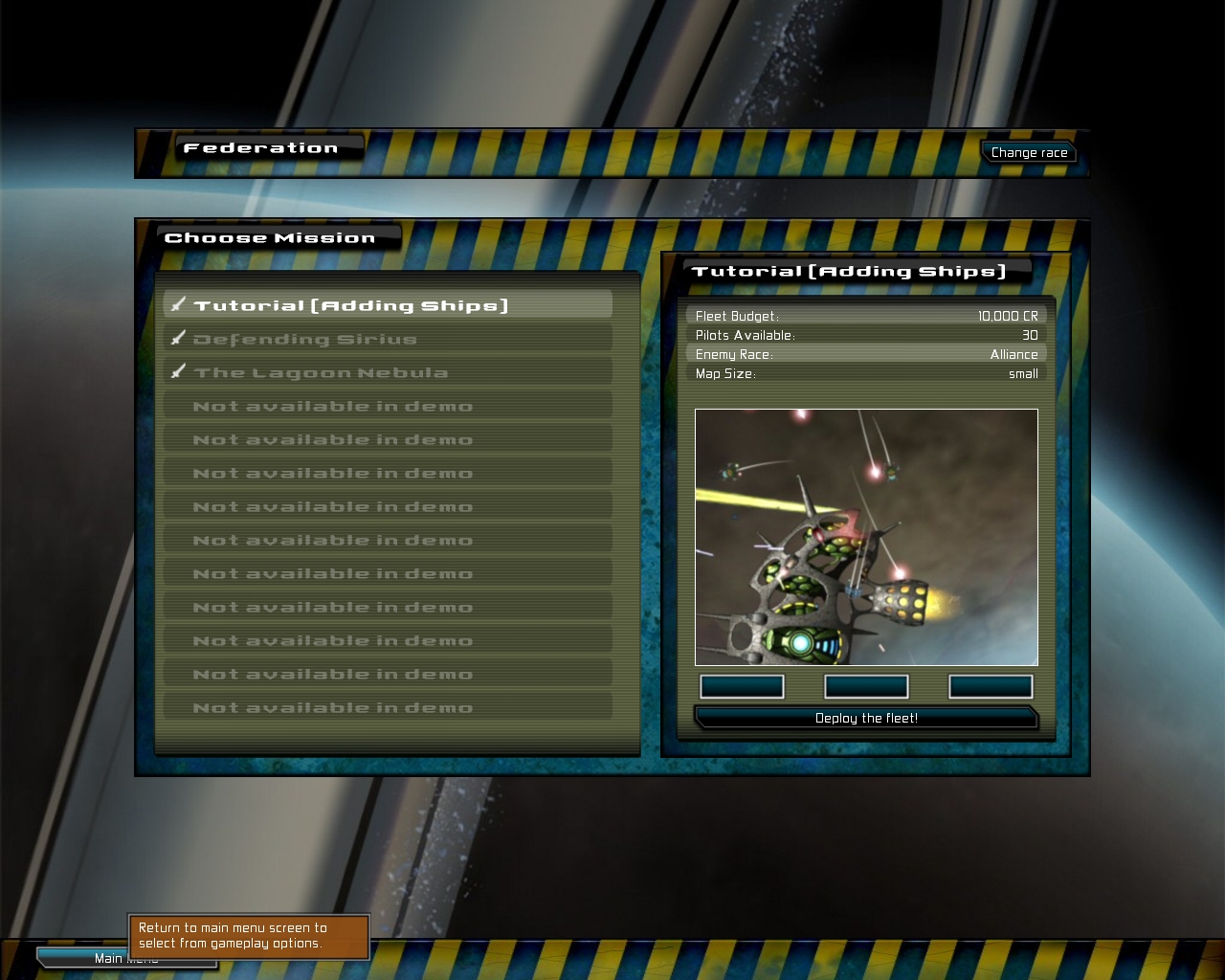Viewport: 1225px width, 980px height.
Task: Click the Map Size small row
Action: 867,374
